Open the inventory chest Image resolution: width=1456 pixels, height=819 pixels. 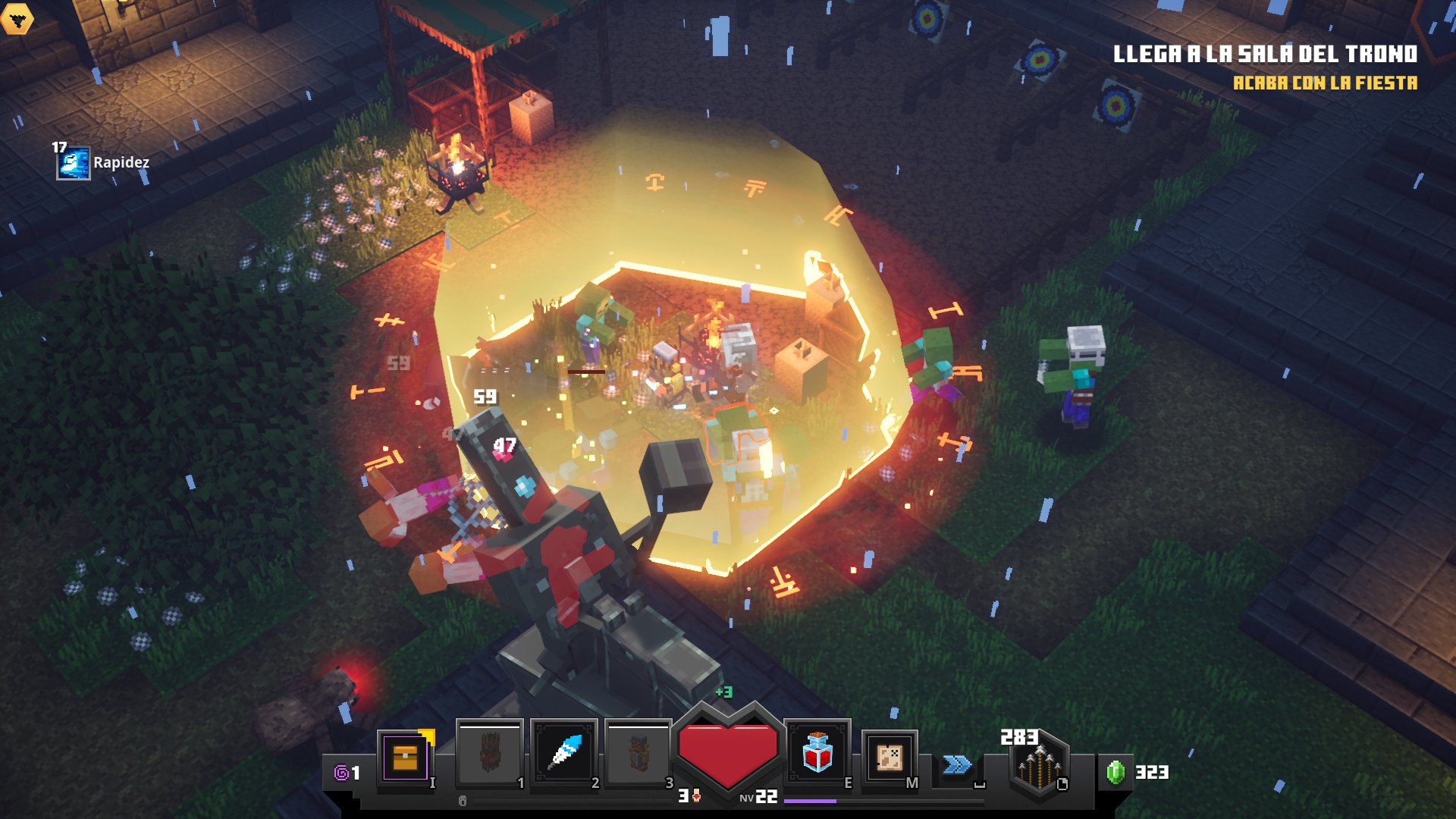click(406, 757)
